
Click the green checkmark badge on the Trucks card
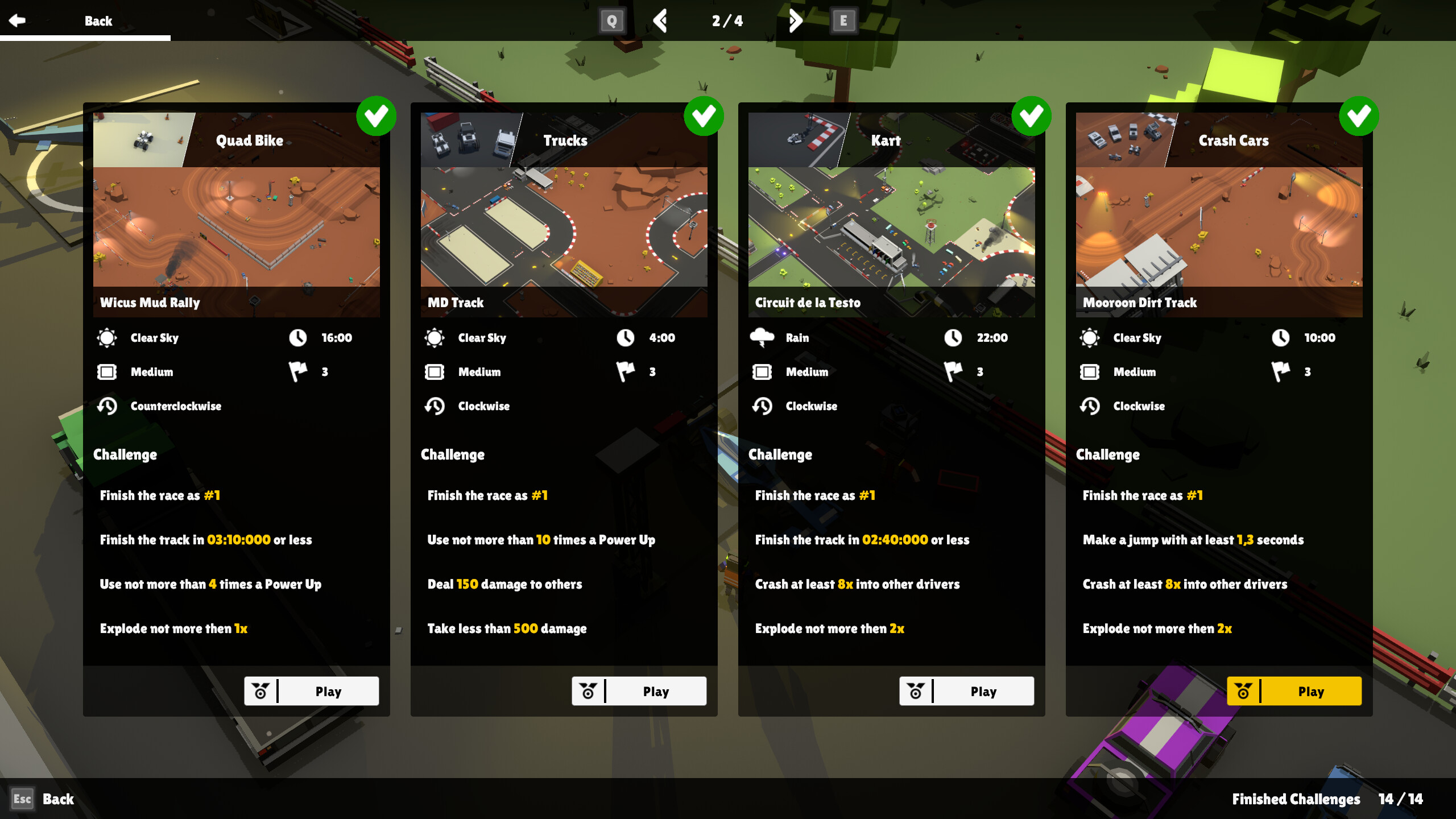coord(705,116)
